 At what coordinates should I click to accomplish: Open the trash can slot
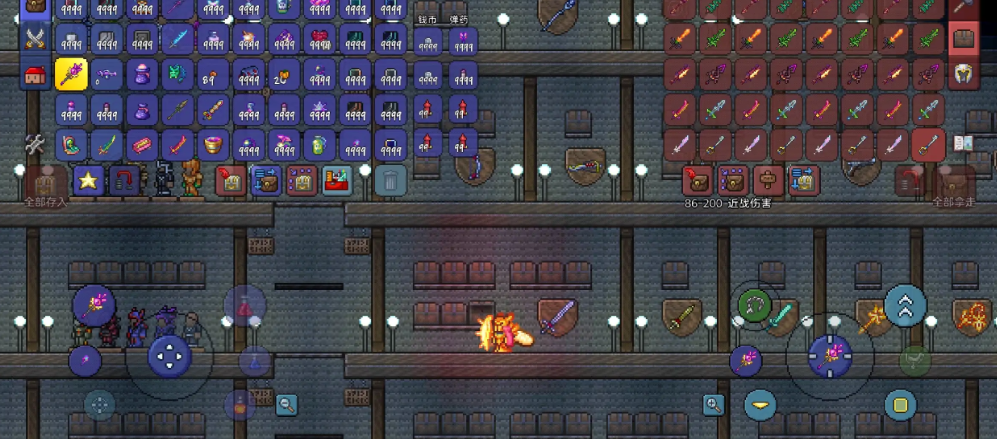[391, 181]
